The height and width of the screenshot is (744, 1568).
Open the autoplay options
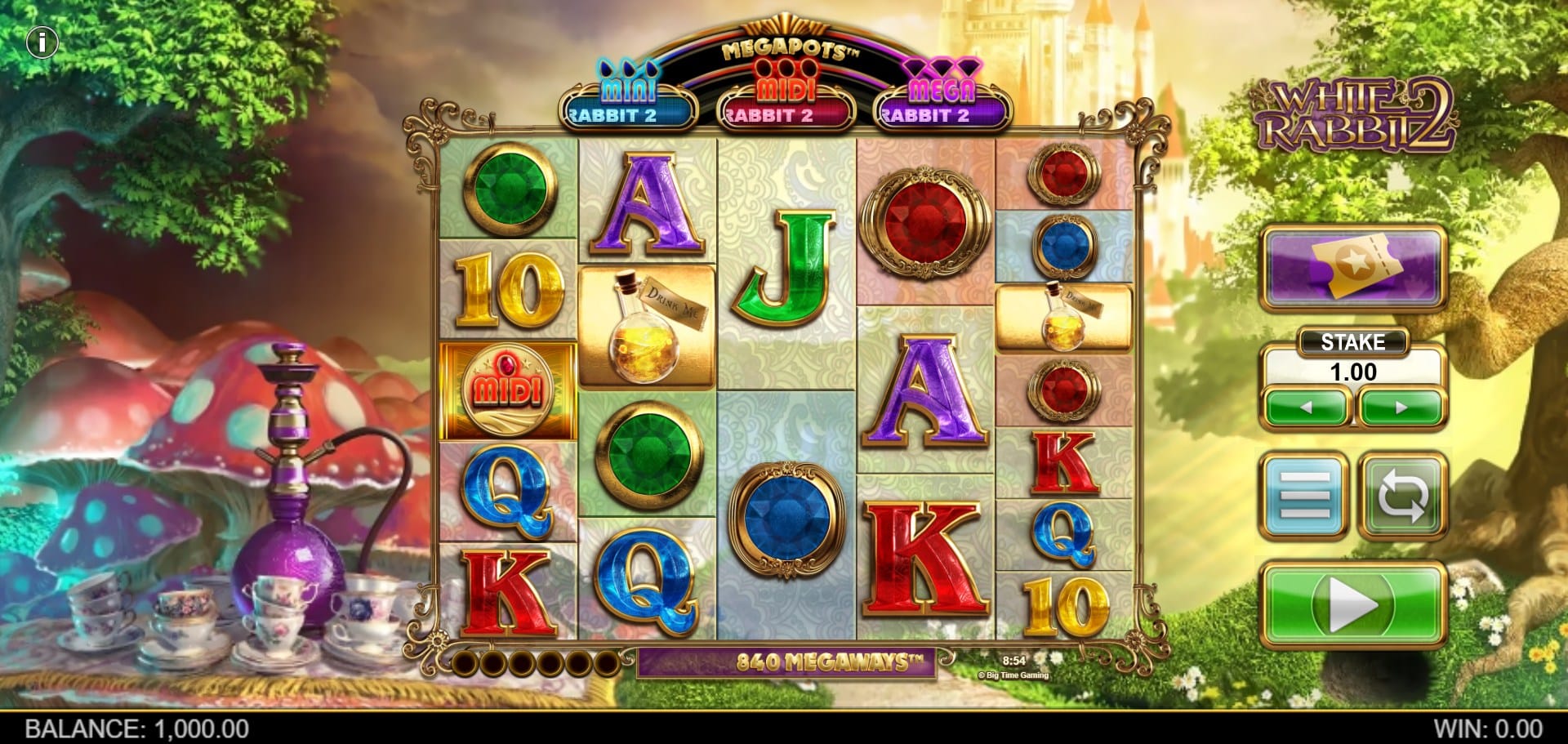pos(1402,495)
